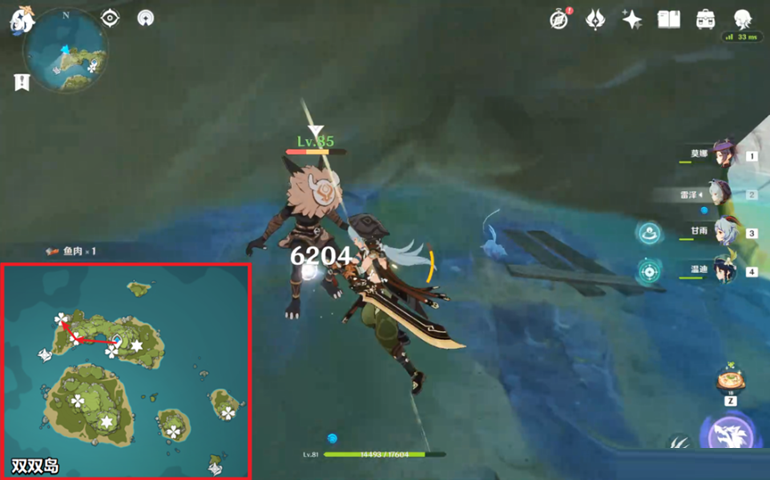Screen dimensions: 770x480
Task: Open the quest log bookmark icon
Action: click(x=22, y=83)
